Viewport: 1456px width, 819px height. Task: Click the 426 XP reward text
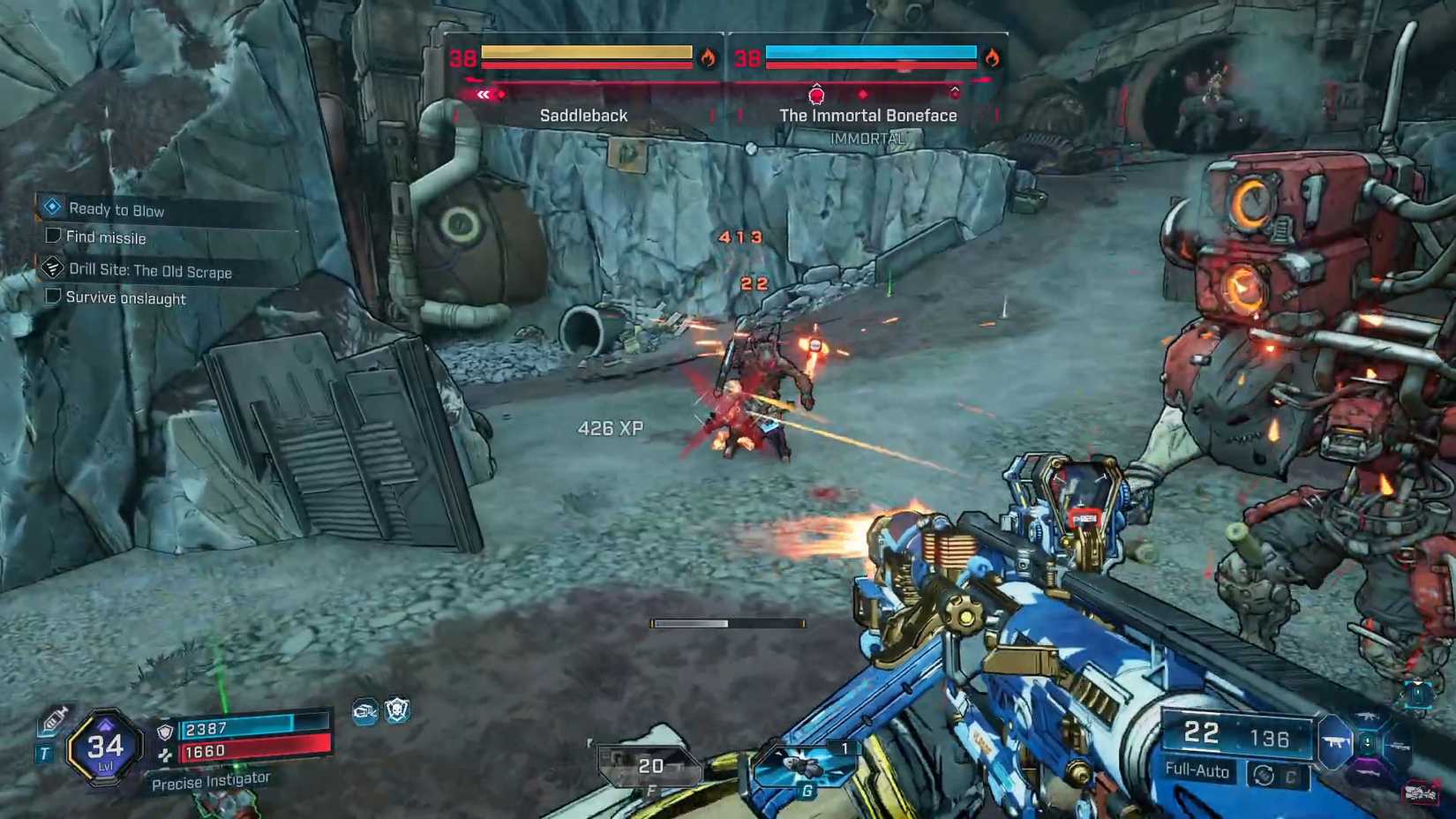point(610,428)
